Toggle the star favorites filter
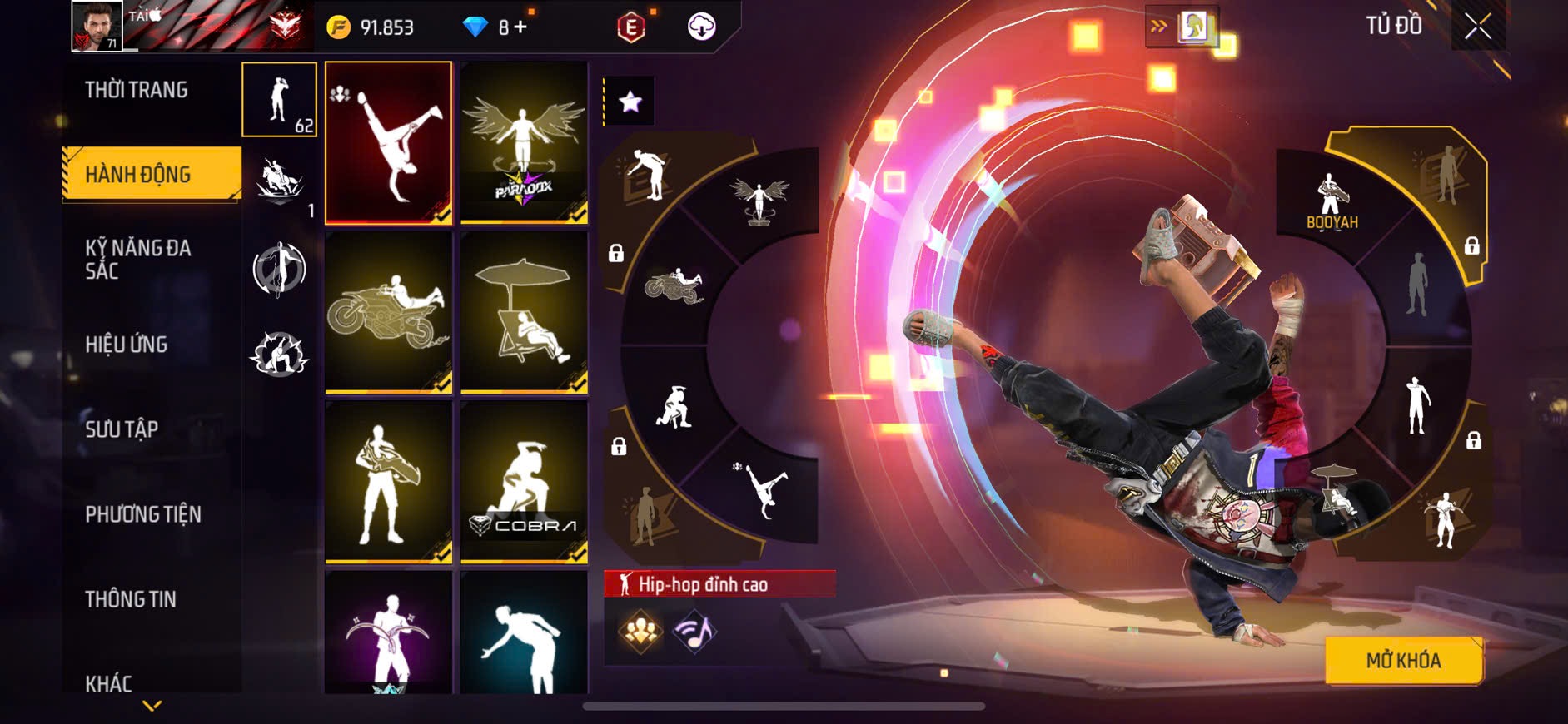The width and height of the screenshot is (1568, 724). pos(630,102)
